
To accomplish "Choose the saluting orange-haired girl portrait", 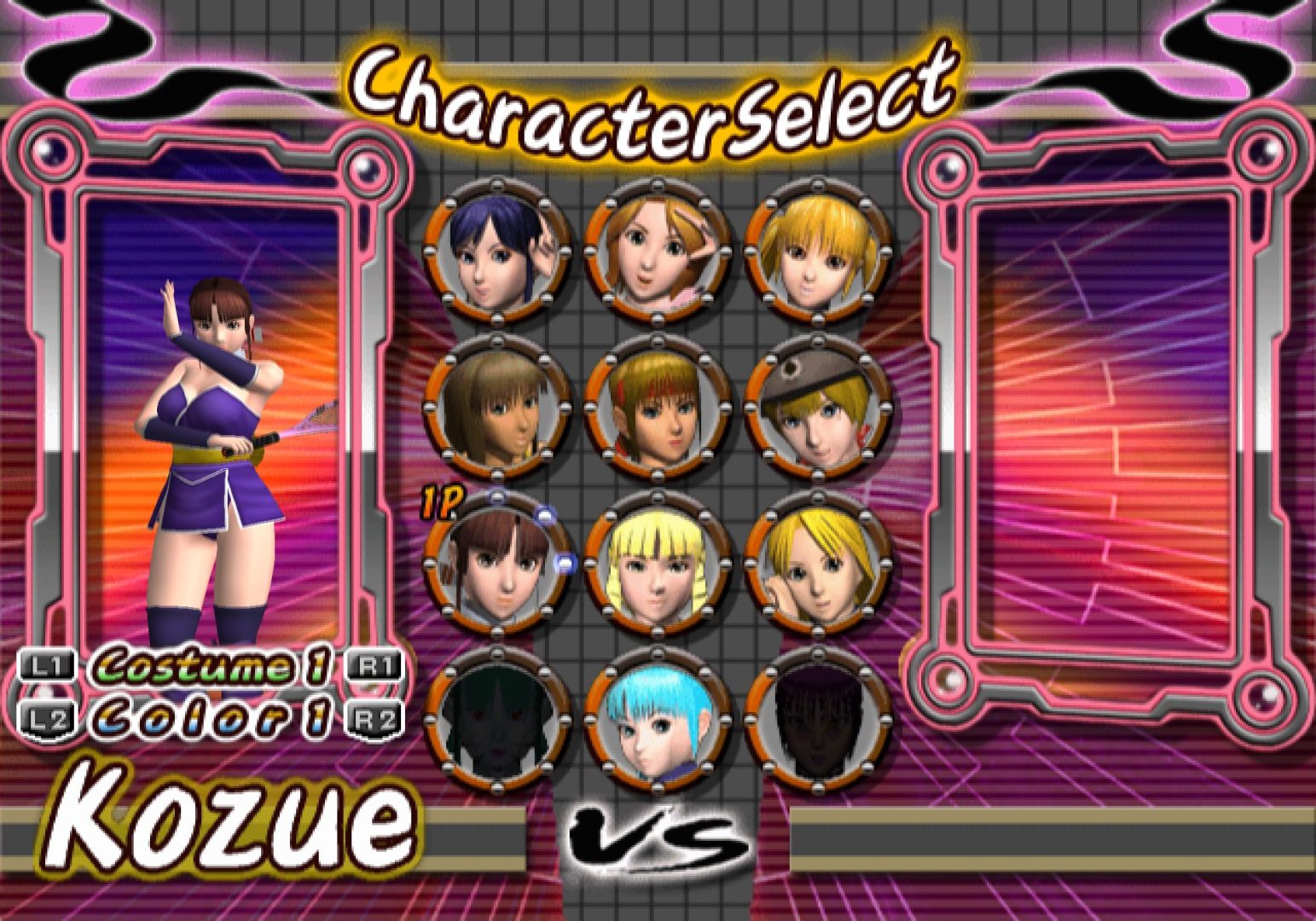I will (657, 252).
